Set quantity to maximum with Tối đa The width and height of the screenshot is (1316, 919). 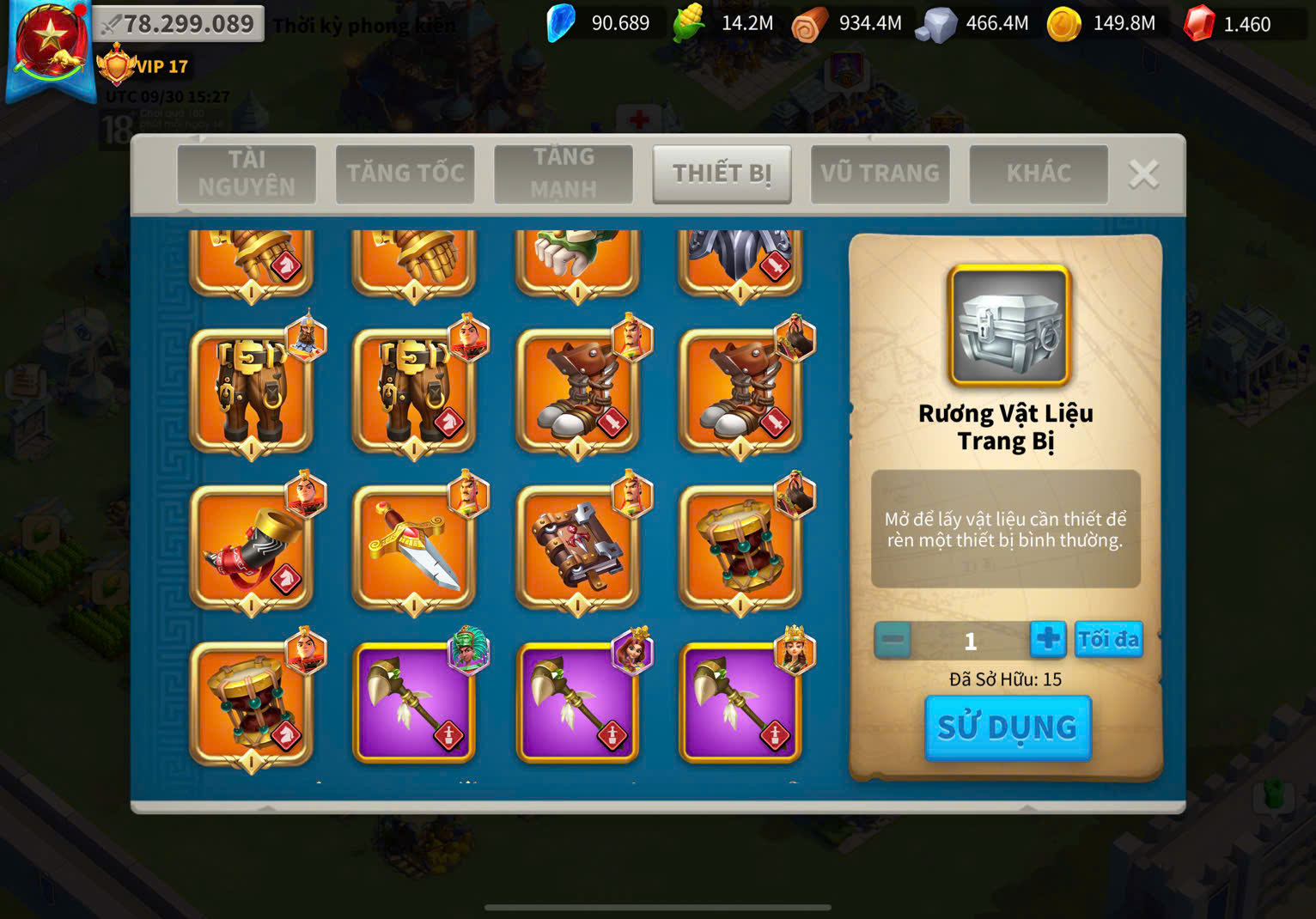[1108, 640]
